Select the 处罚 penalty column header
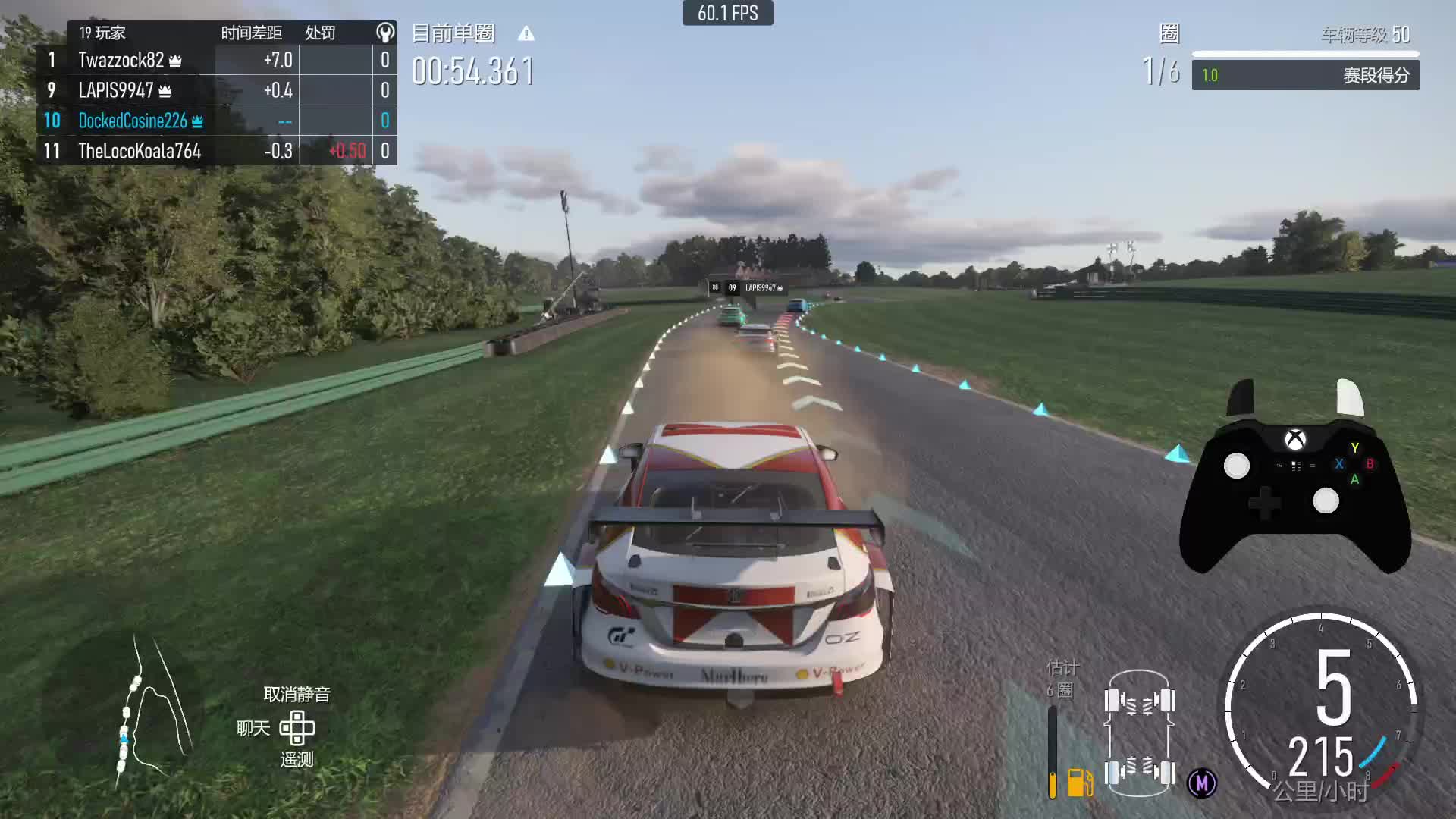Viewport: 1456px width, 819px height. [x=320, y=33]
